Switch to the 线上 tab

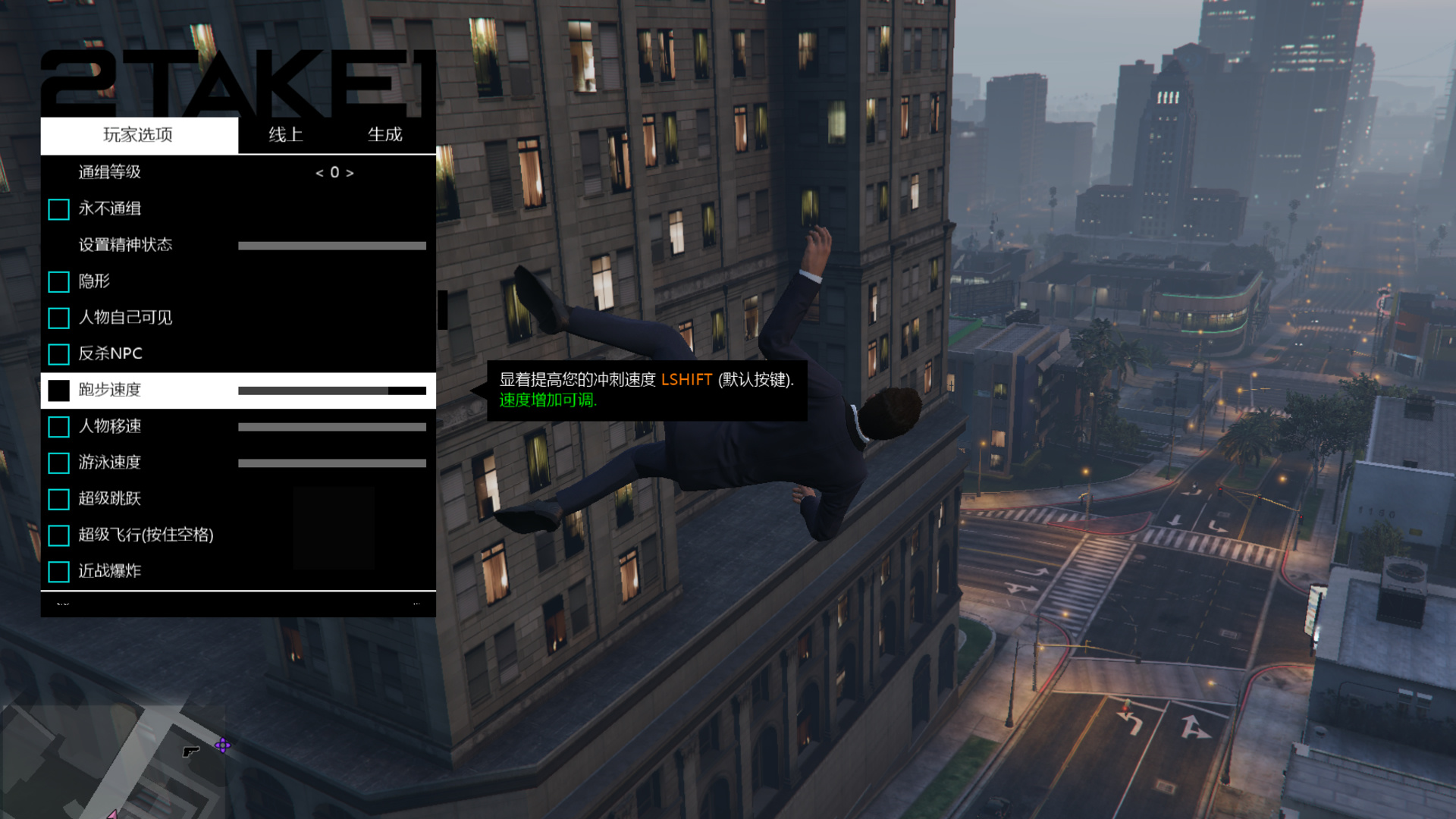pos(286,135)
